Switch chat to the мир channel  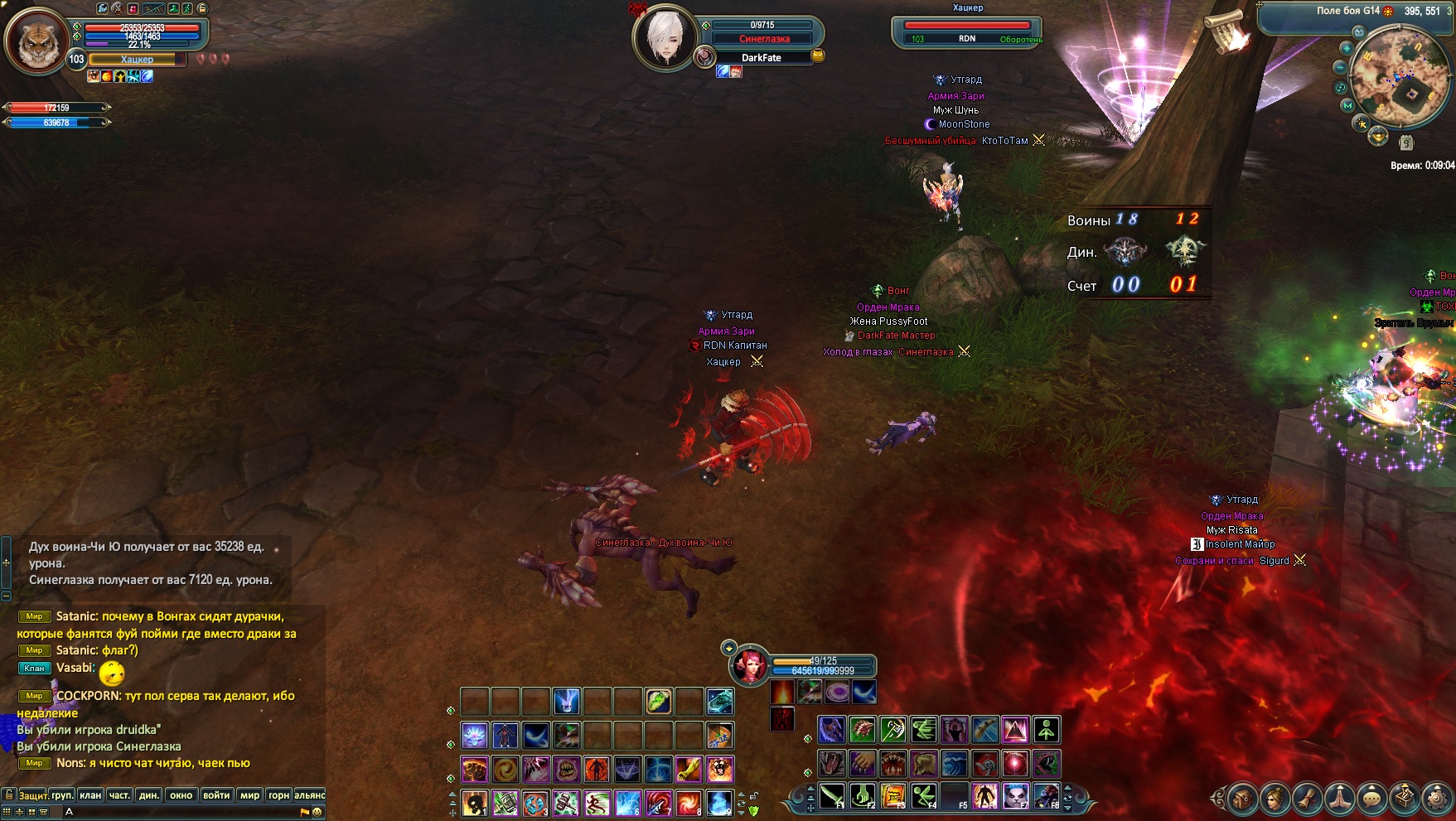point(249,795)
